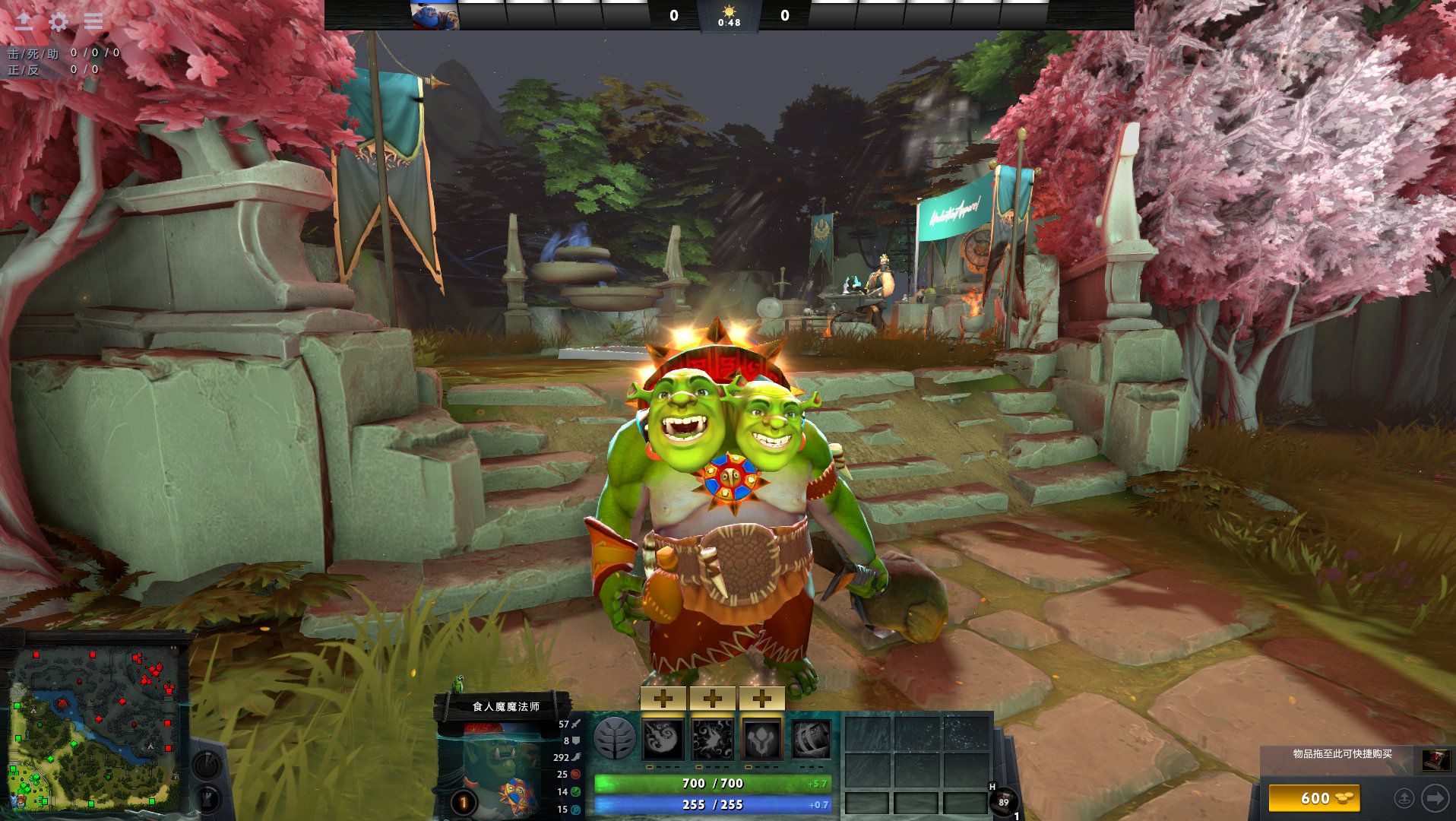Cast the Ignite ability

[x=712, y=739]
